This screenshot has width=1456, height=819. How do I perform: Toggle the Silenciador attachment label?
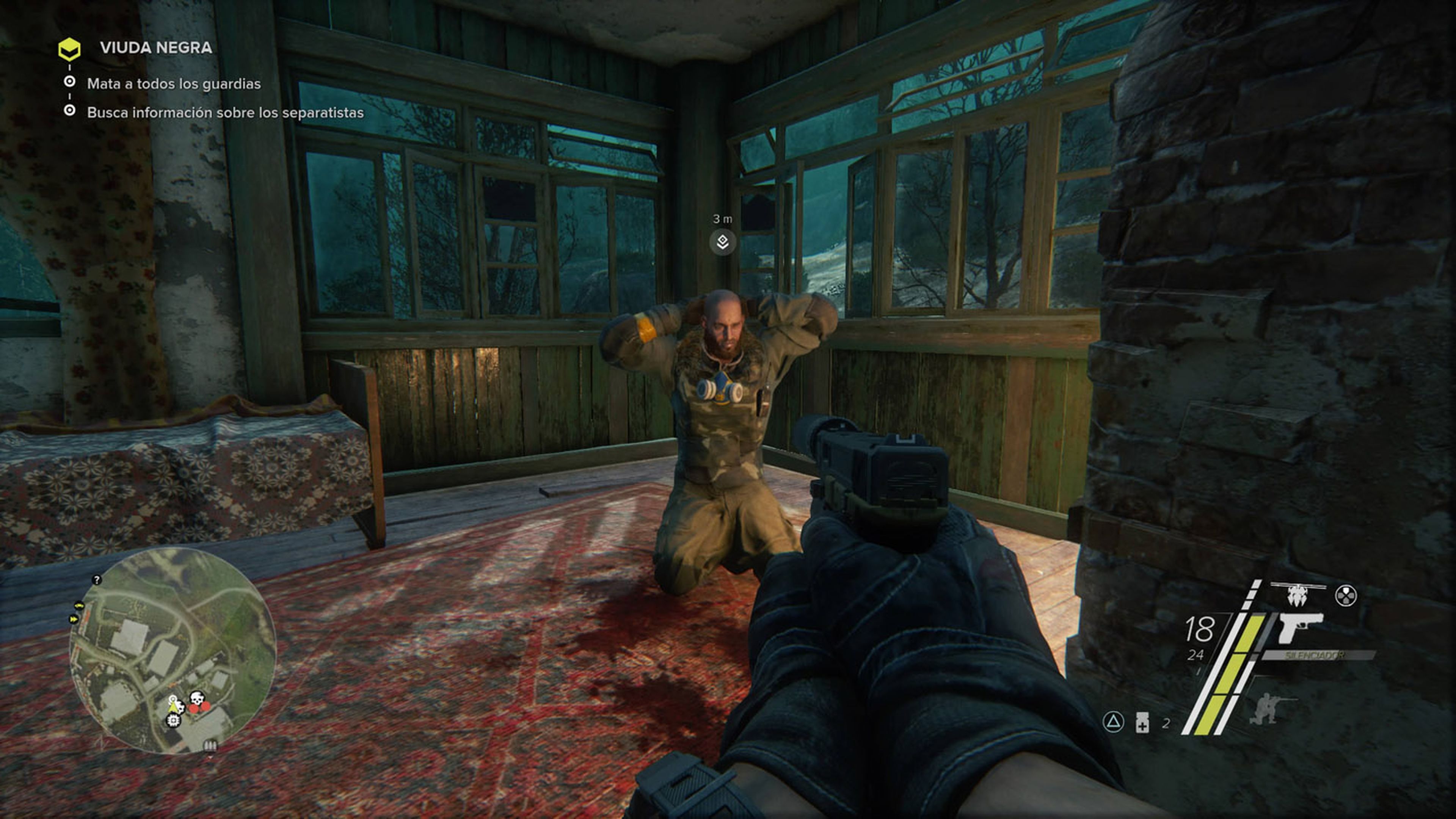pyautogui.click(x=1315, y=656)
